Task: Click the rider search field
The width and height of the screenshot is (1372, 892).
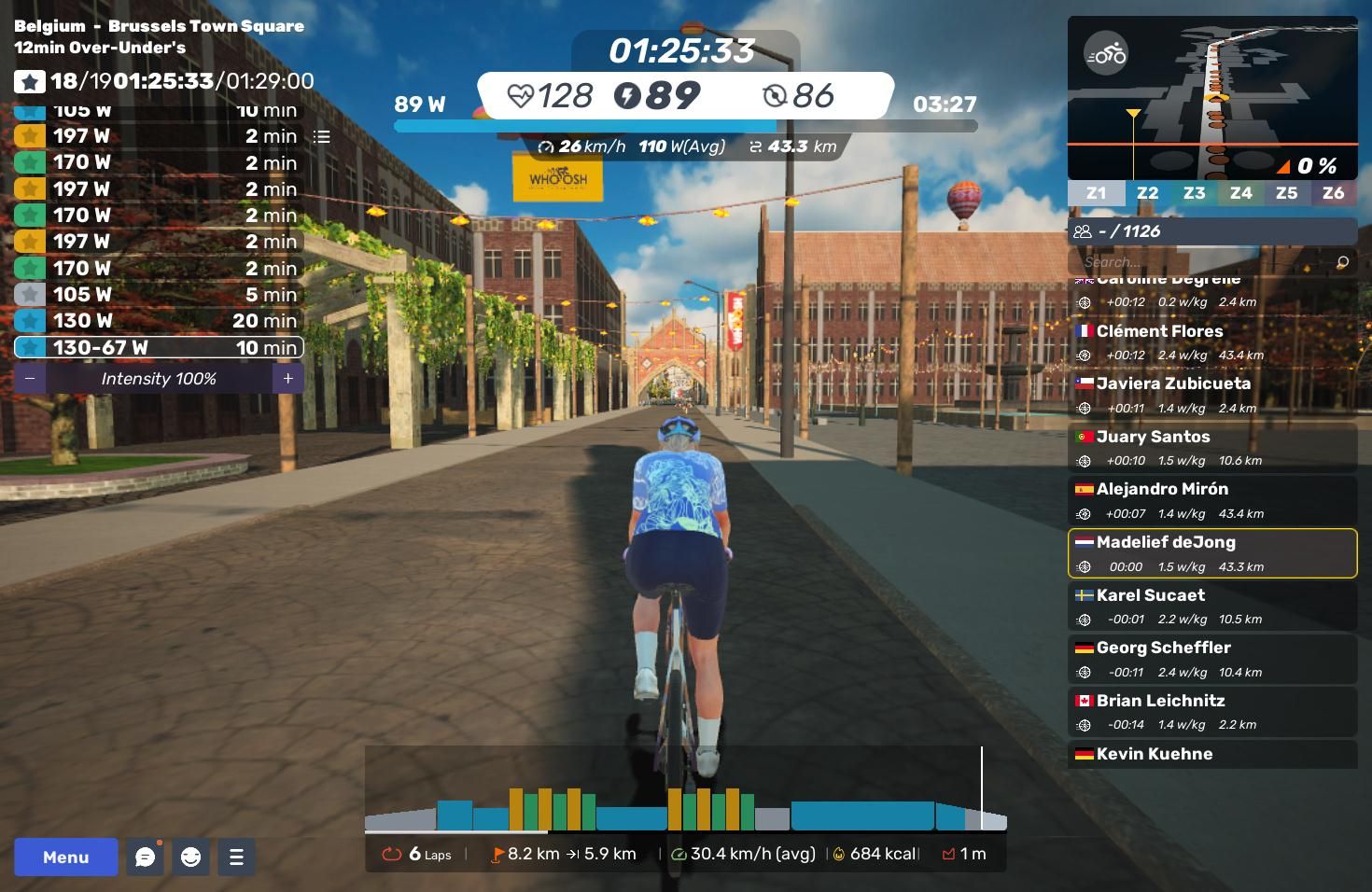Action: pos(1204,262)
